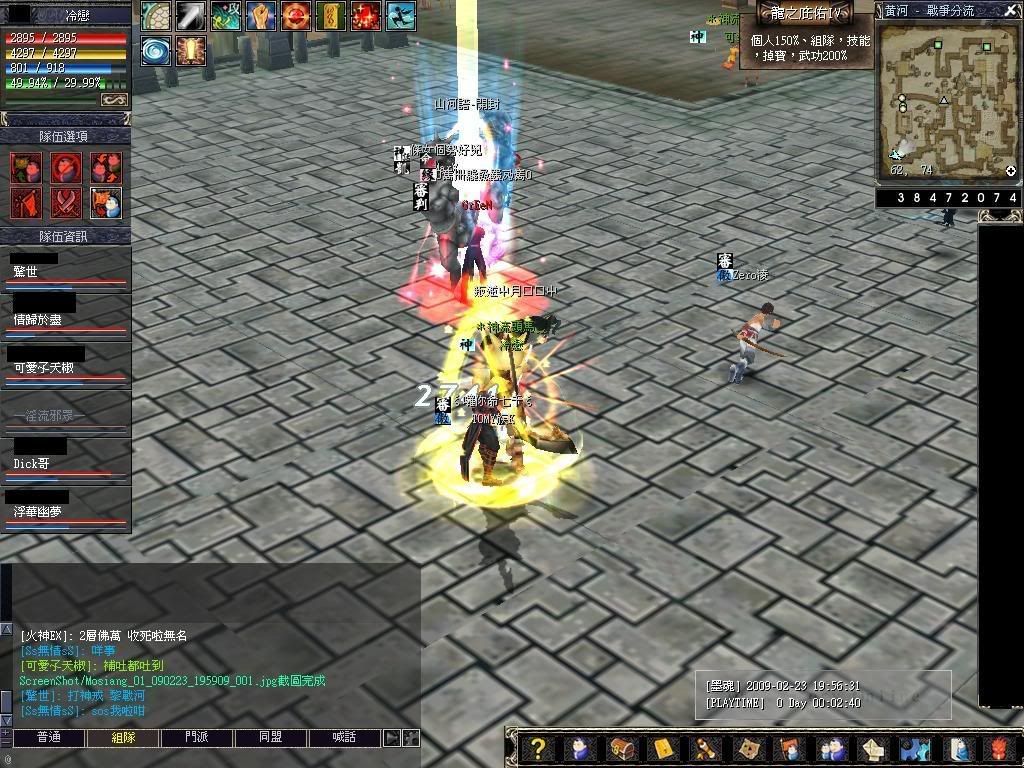Open the 門派 guild chat tab
Screen dimensions: 1024x768
[x=197, y=738]
